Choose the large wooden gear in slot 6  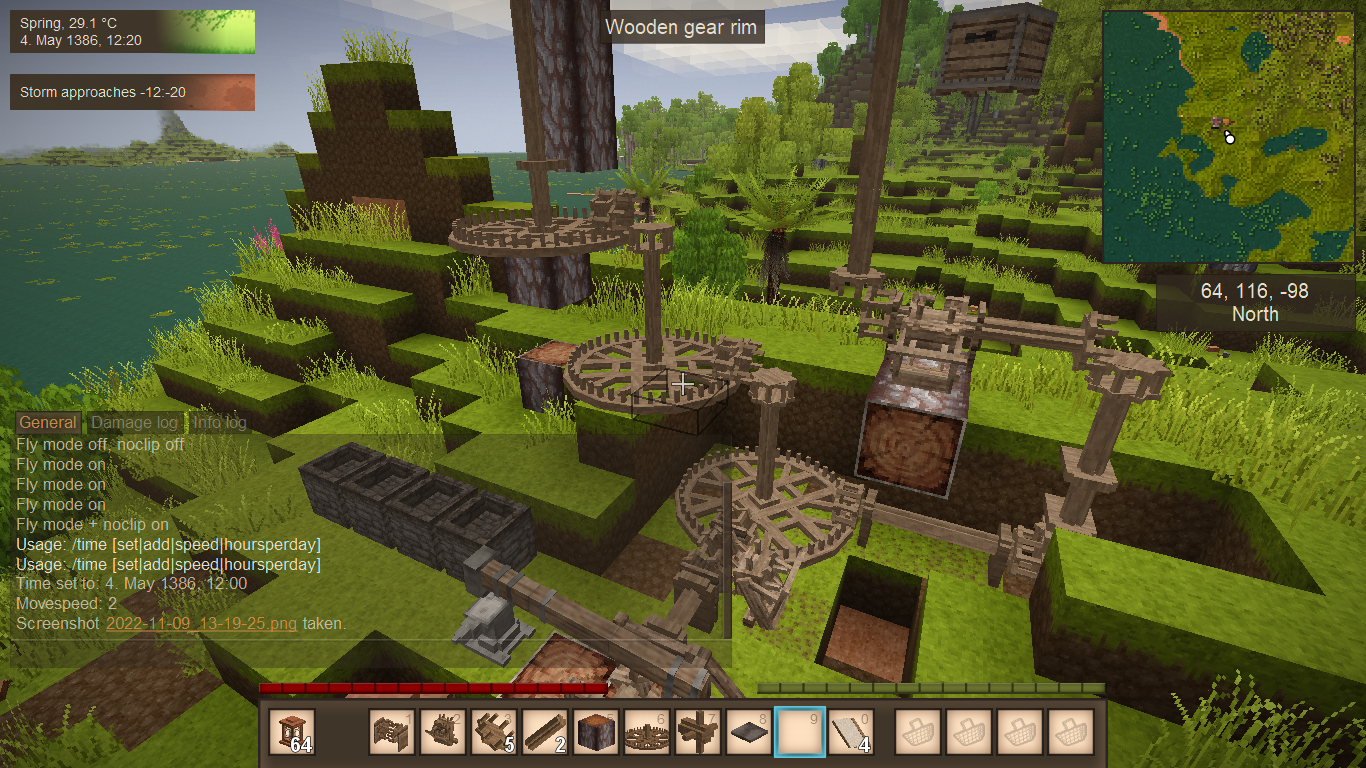(x=647, y=732)
